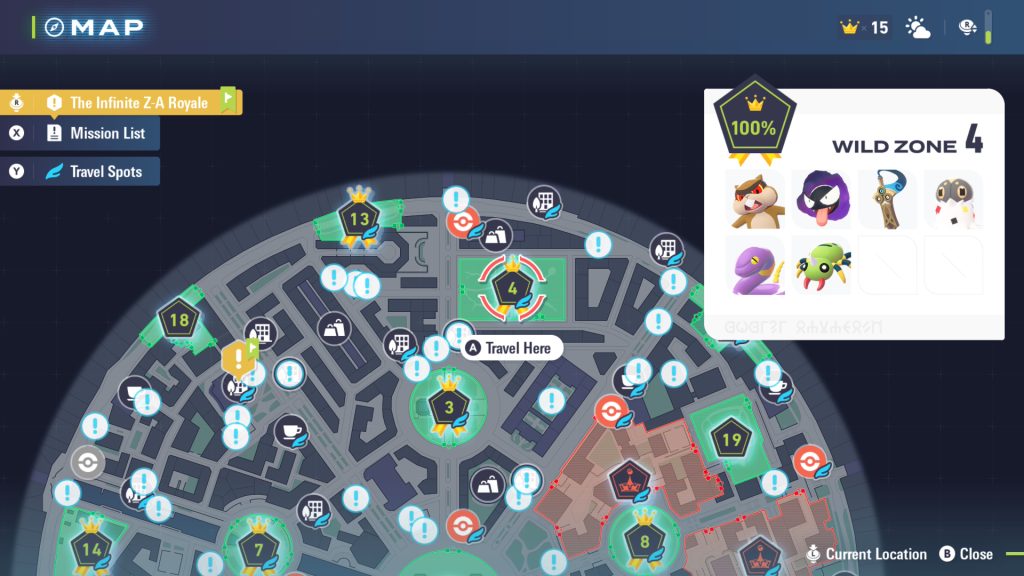Image resolution: width=1024 pixels, height=576 pixels.
Task: Select the Wild Zone 13 marker
Action: tap(359, 219)
